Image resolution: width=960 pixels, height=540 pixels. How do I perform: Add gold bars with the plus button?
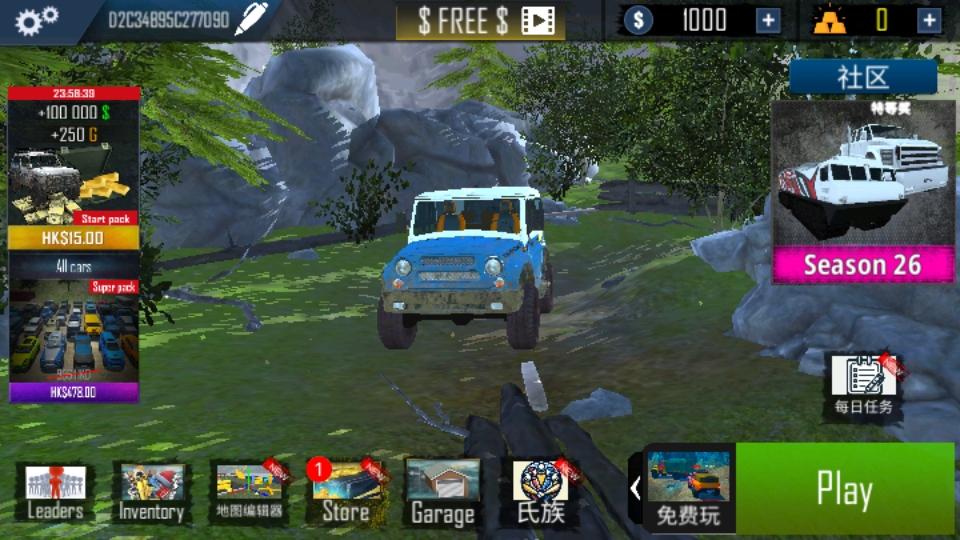[930, 20]
